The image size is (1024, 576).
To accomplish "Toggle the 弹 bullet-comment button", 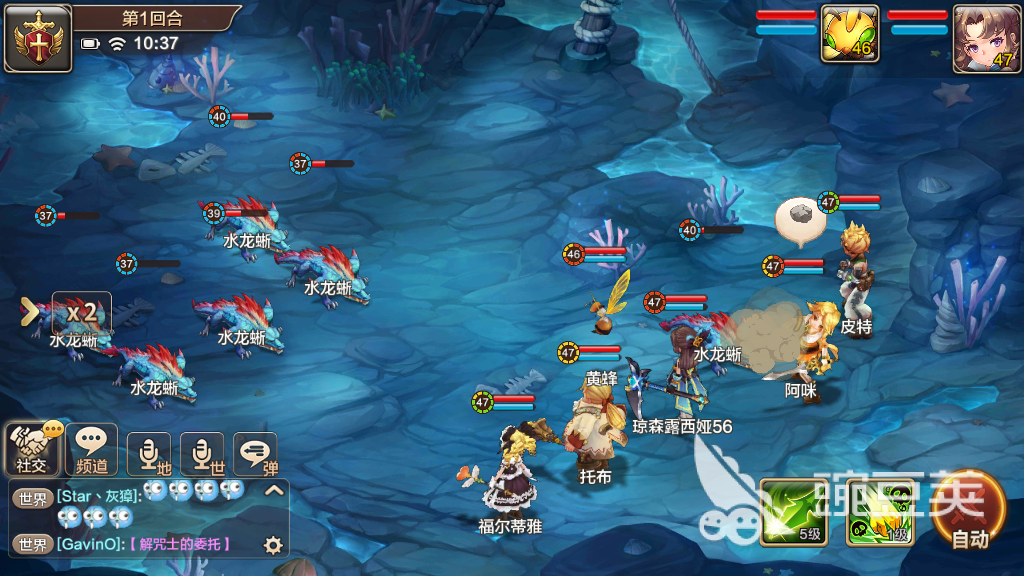I will point(255,454).
